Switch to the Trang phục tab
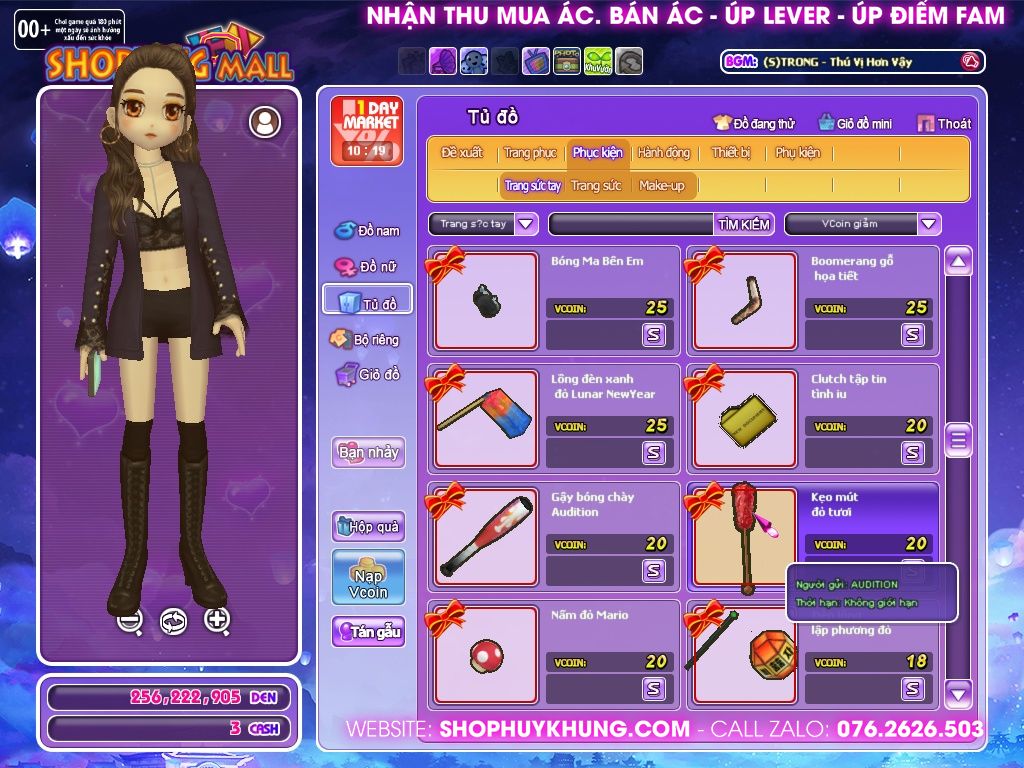 [x=530, y=153]
